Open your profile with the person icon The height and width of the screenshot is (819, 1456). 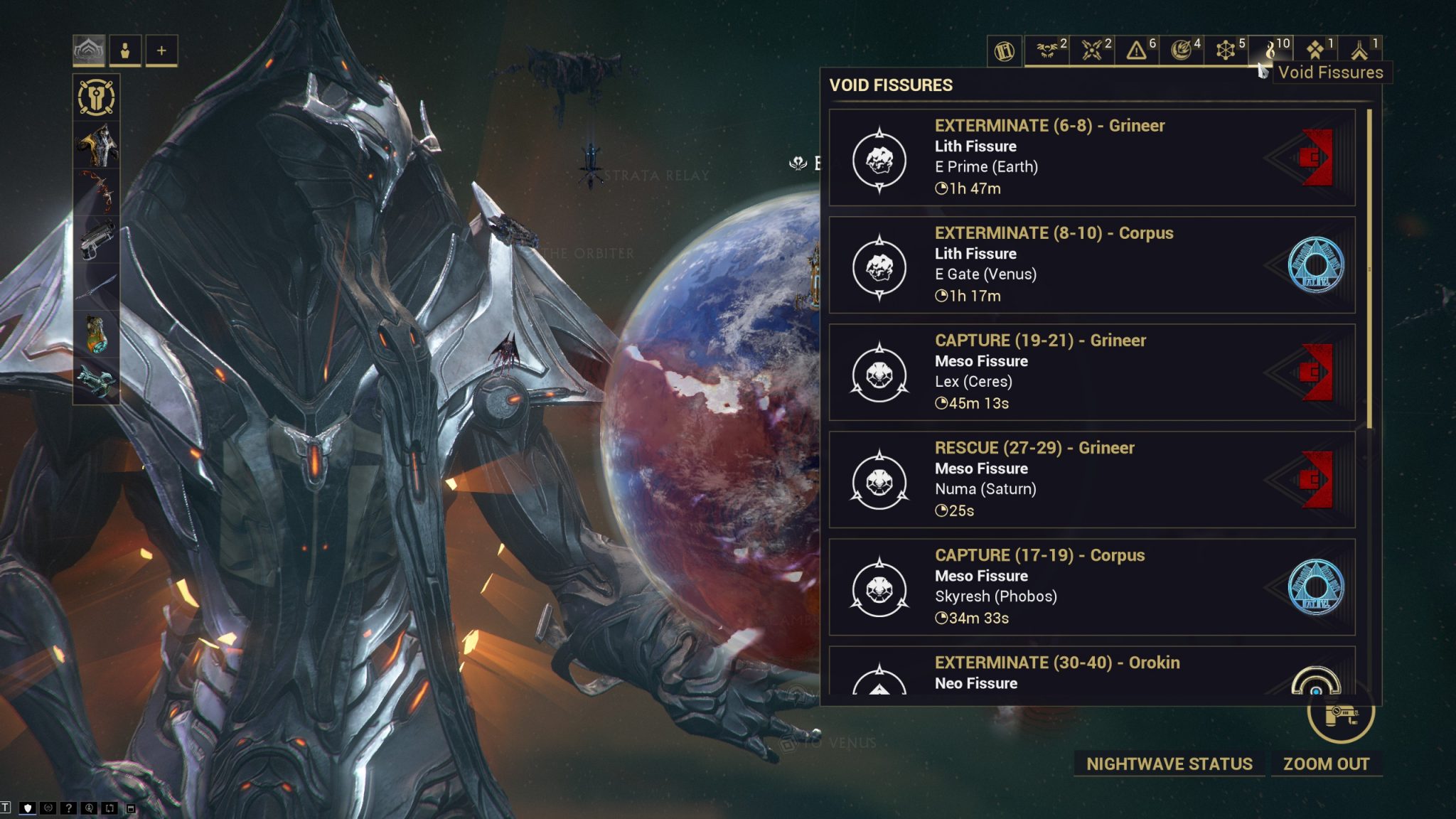126,50
